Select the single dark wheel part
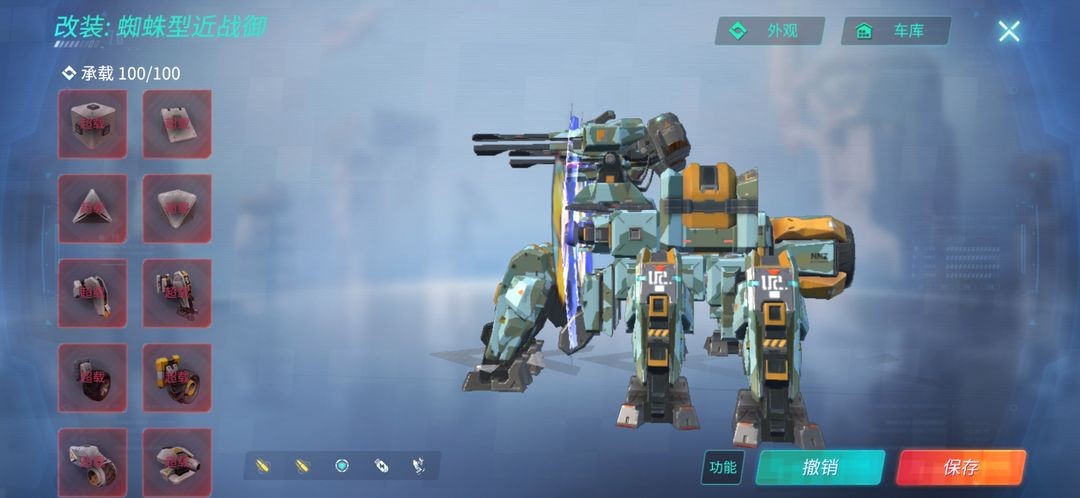1080x498 pixels. pos(93,378)
